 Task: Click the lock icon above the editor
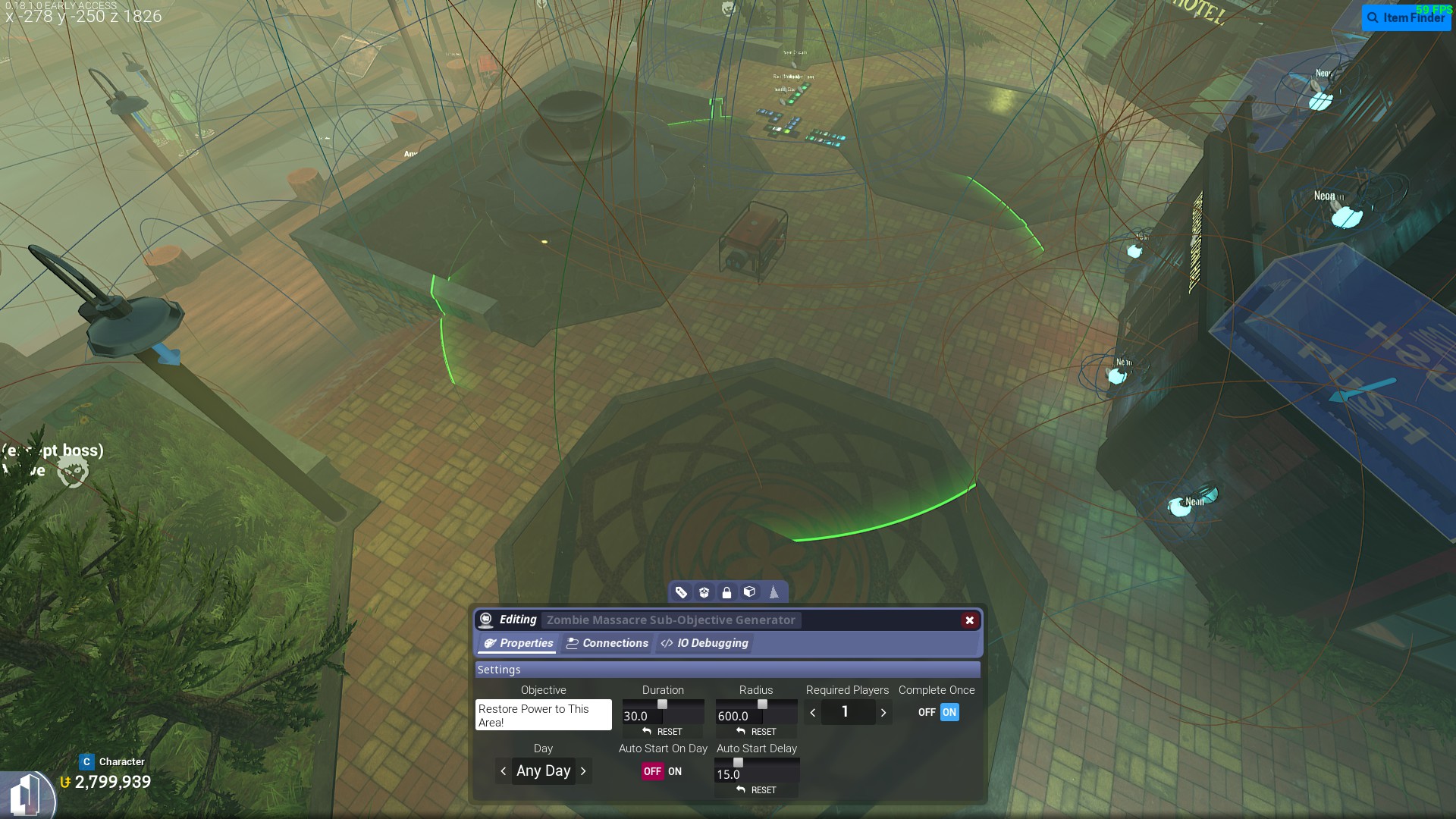[x=726, y=592]
